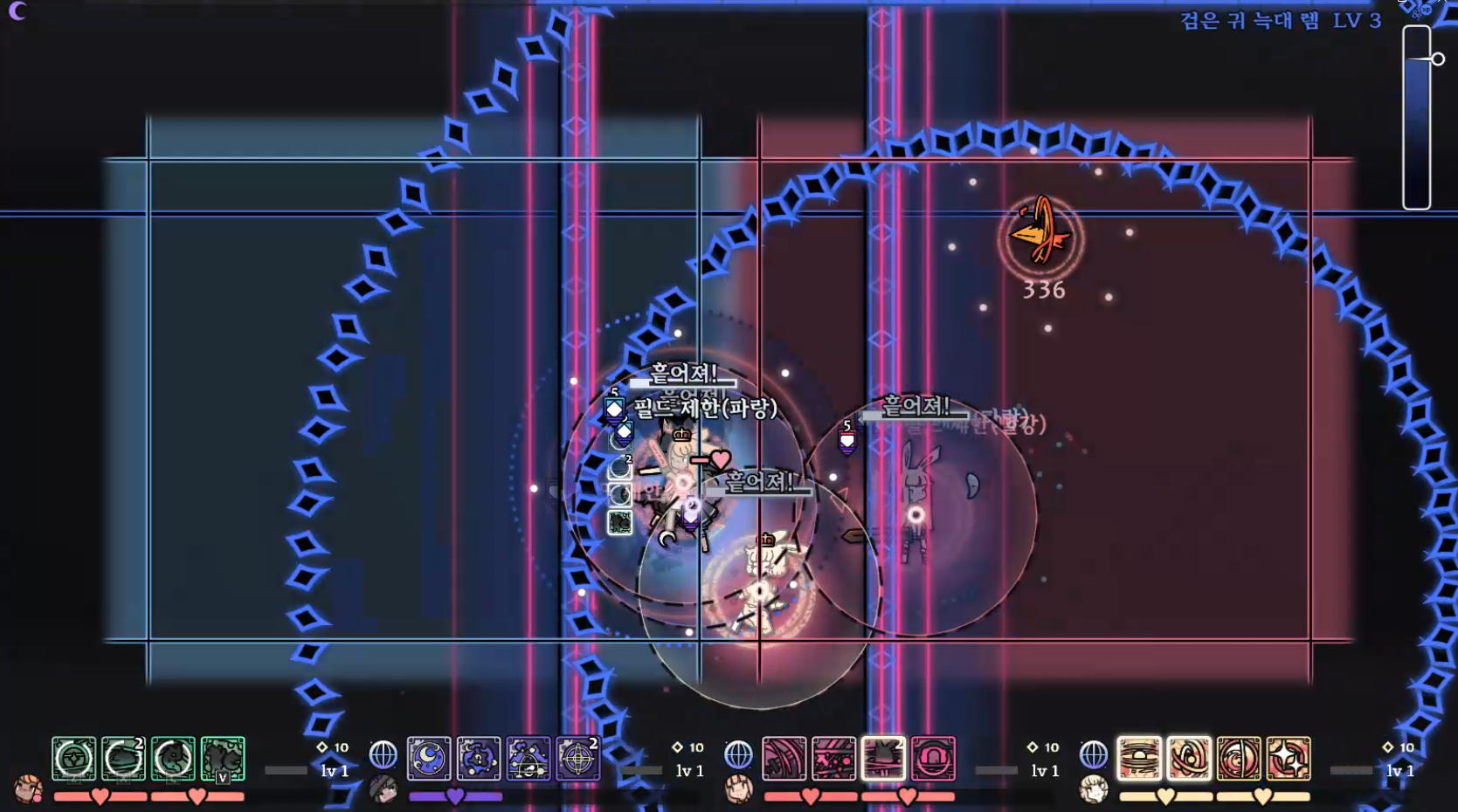Viewport: 1458px width, 812px height.
Task: Click the crescent moon icon in the corner
Action: (x=17, y=10)
